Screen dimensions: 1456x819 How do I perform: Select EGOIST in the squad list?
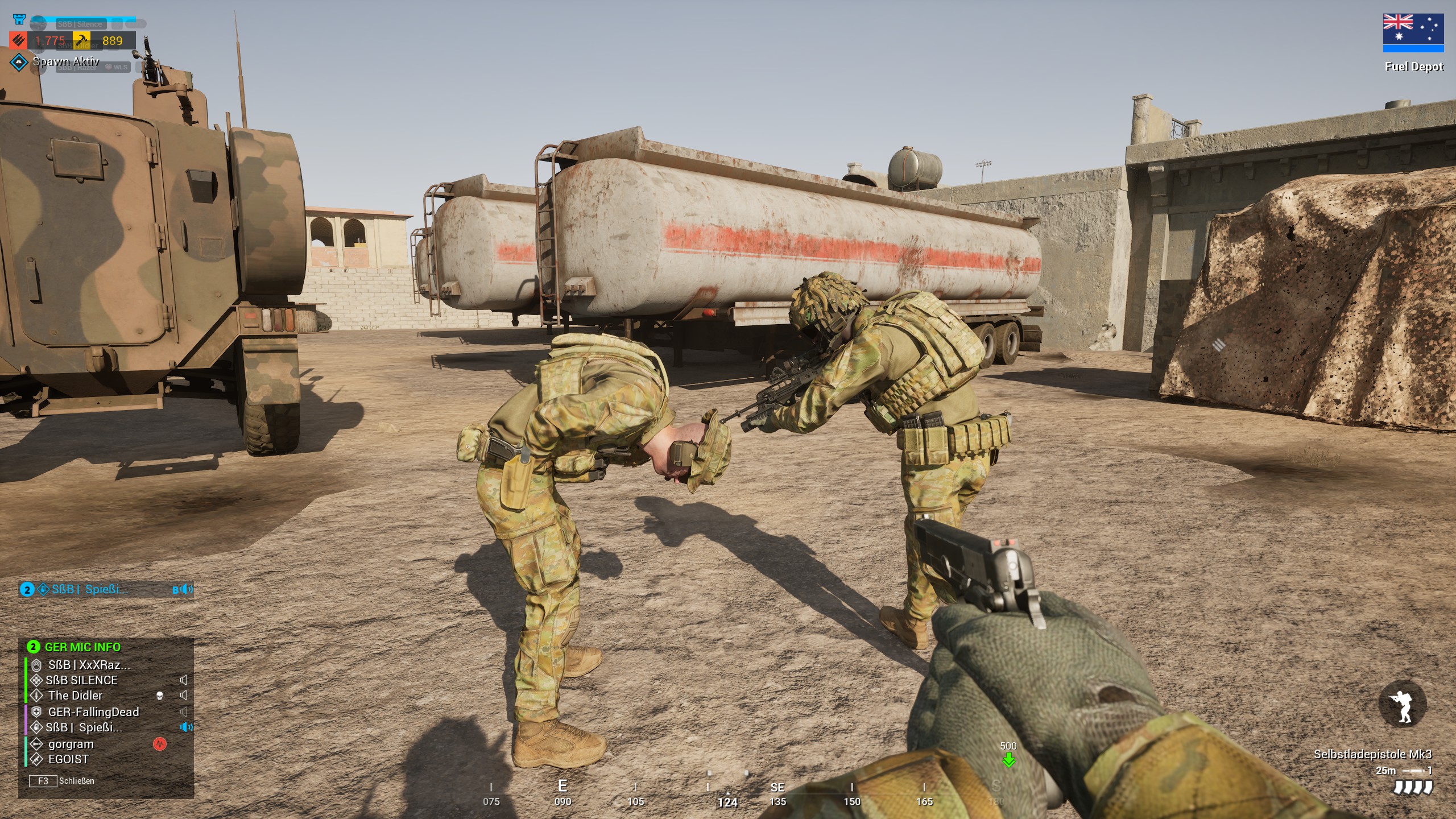pos(68,759)
